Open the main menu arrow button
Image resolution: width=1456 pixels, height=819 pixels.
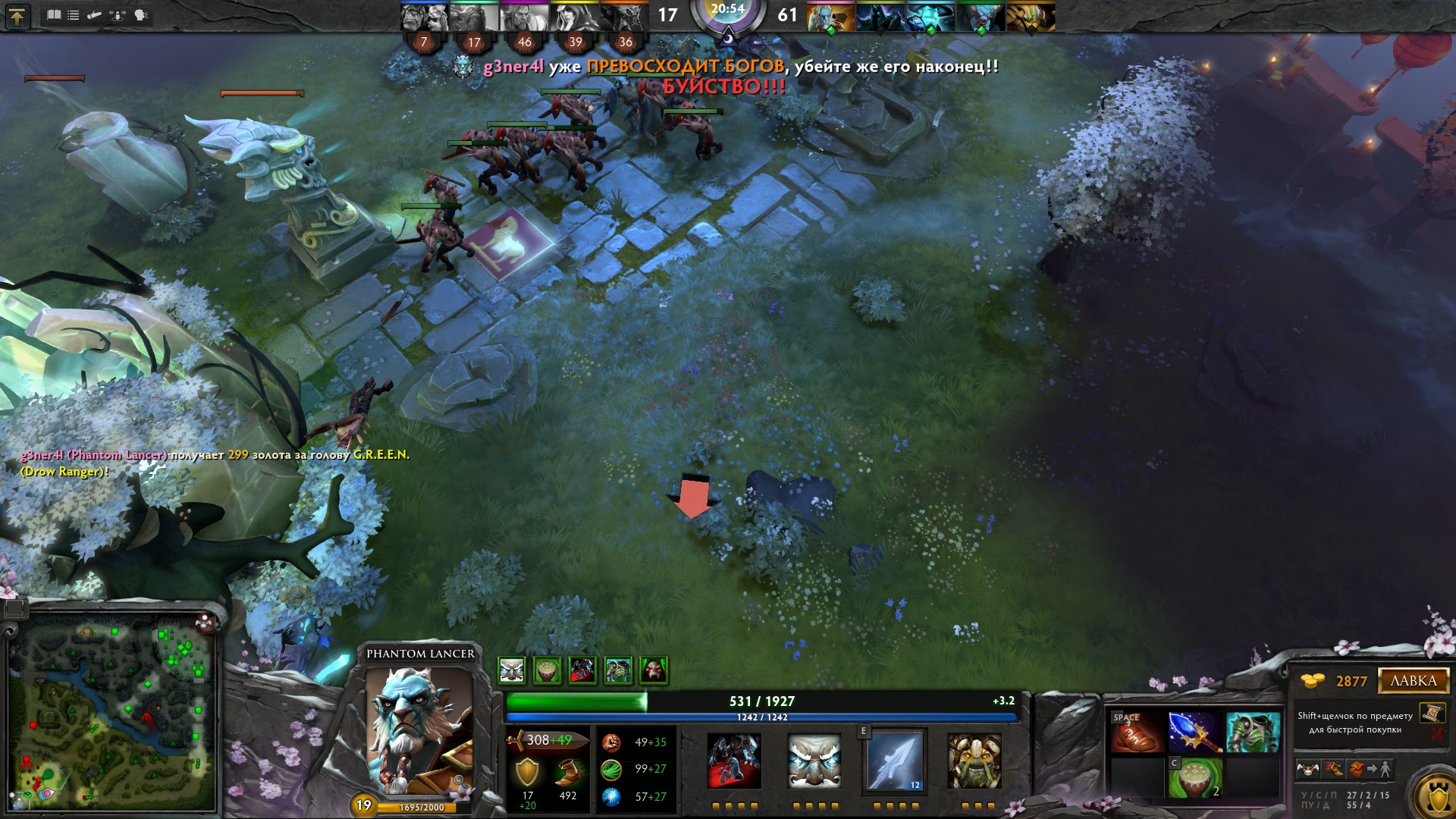[17, 16]
